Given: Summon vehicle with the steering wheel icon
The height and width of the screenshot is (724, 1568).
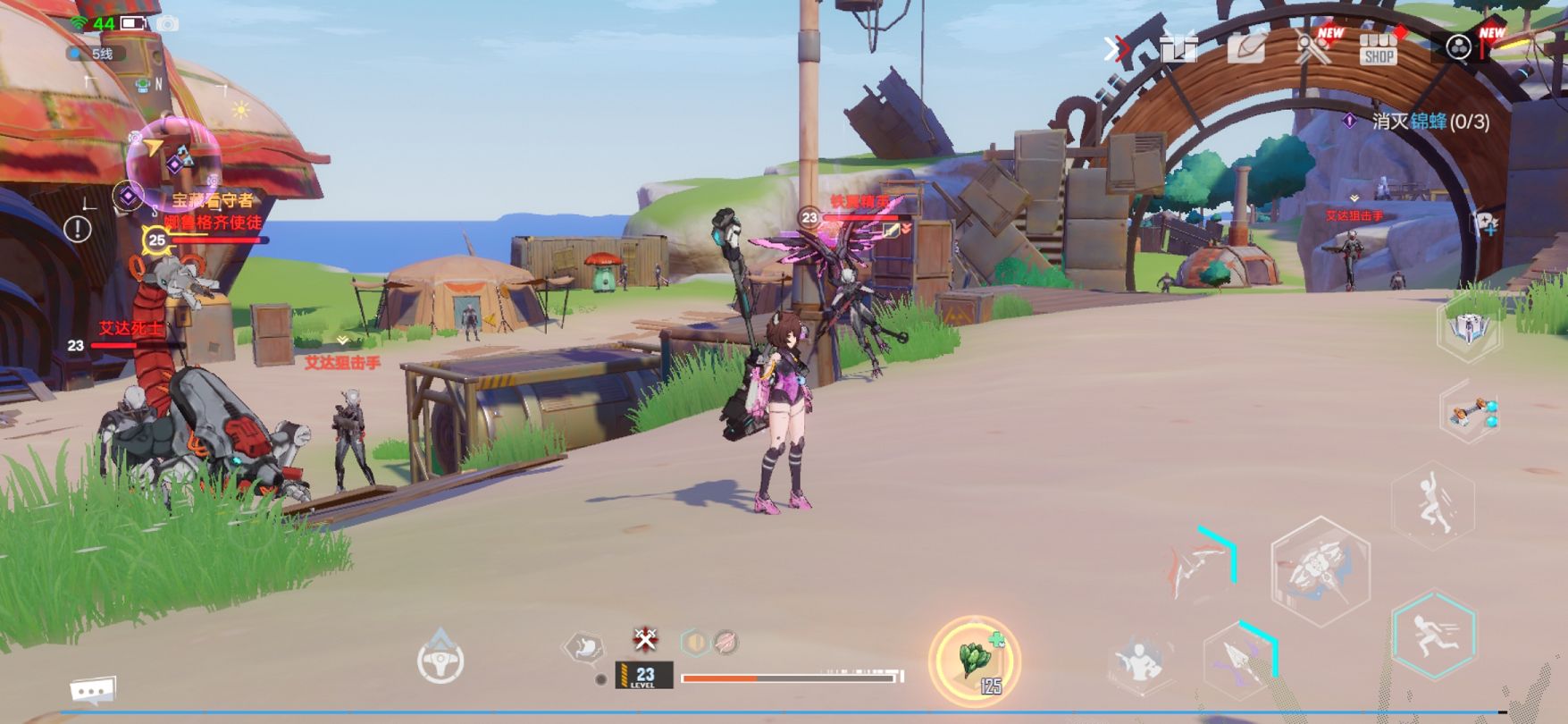Looking at the screenshot, I should 440,661.
